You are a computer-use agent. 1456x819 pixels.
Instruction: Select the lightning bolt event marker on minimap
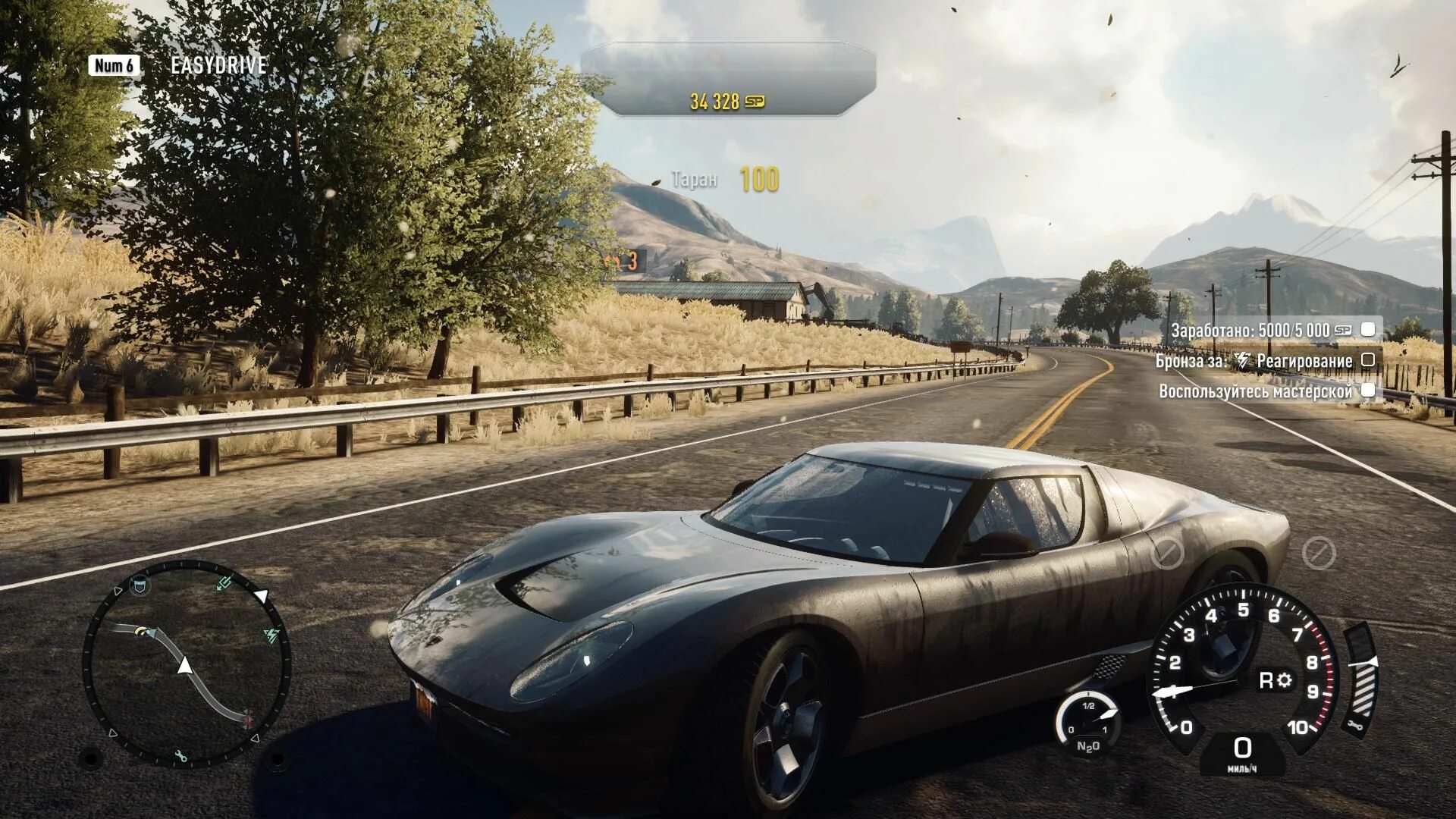[x=271, y=635]
